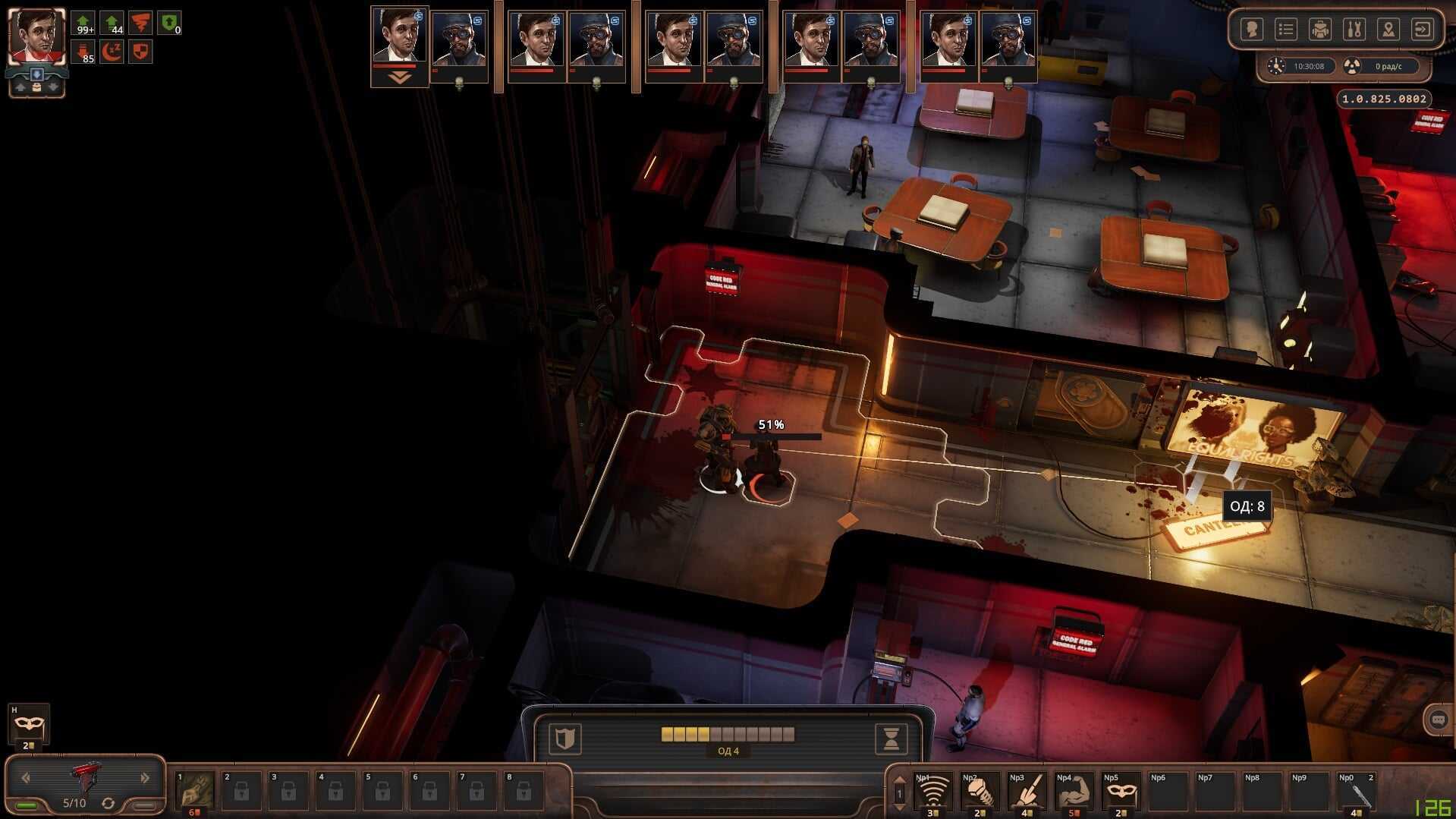
Task: Click the exit arrow menu button
Action: click(x=1422, y=30)
